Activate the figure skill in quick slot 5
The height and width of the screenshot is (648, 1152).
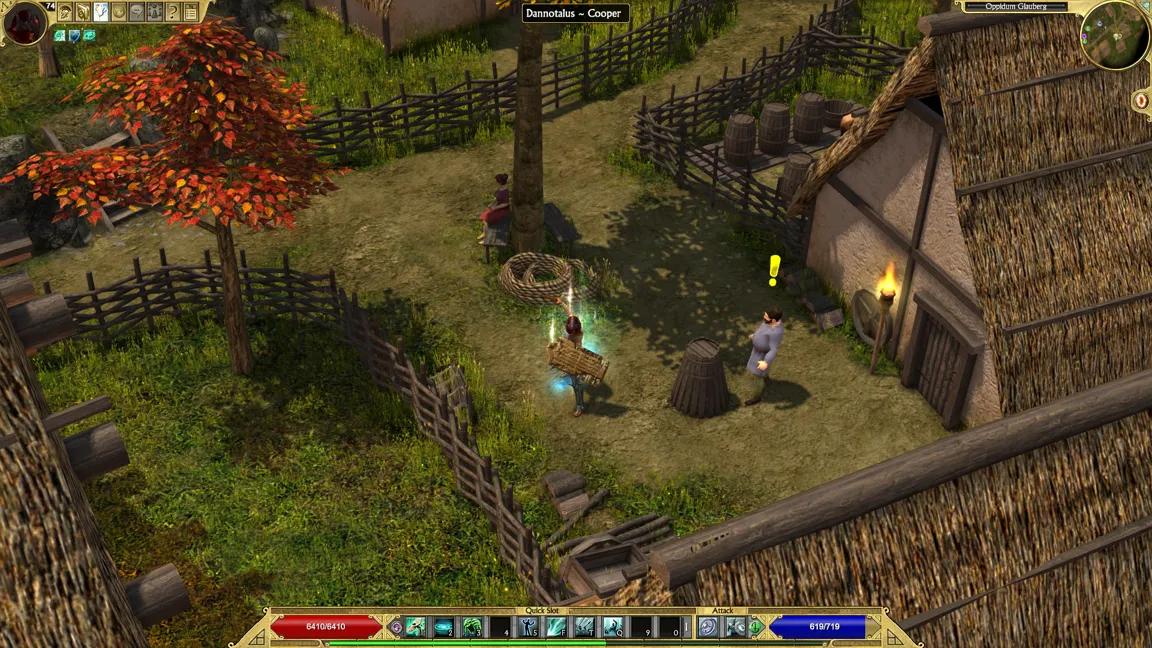tap(528, 627)
